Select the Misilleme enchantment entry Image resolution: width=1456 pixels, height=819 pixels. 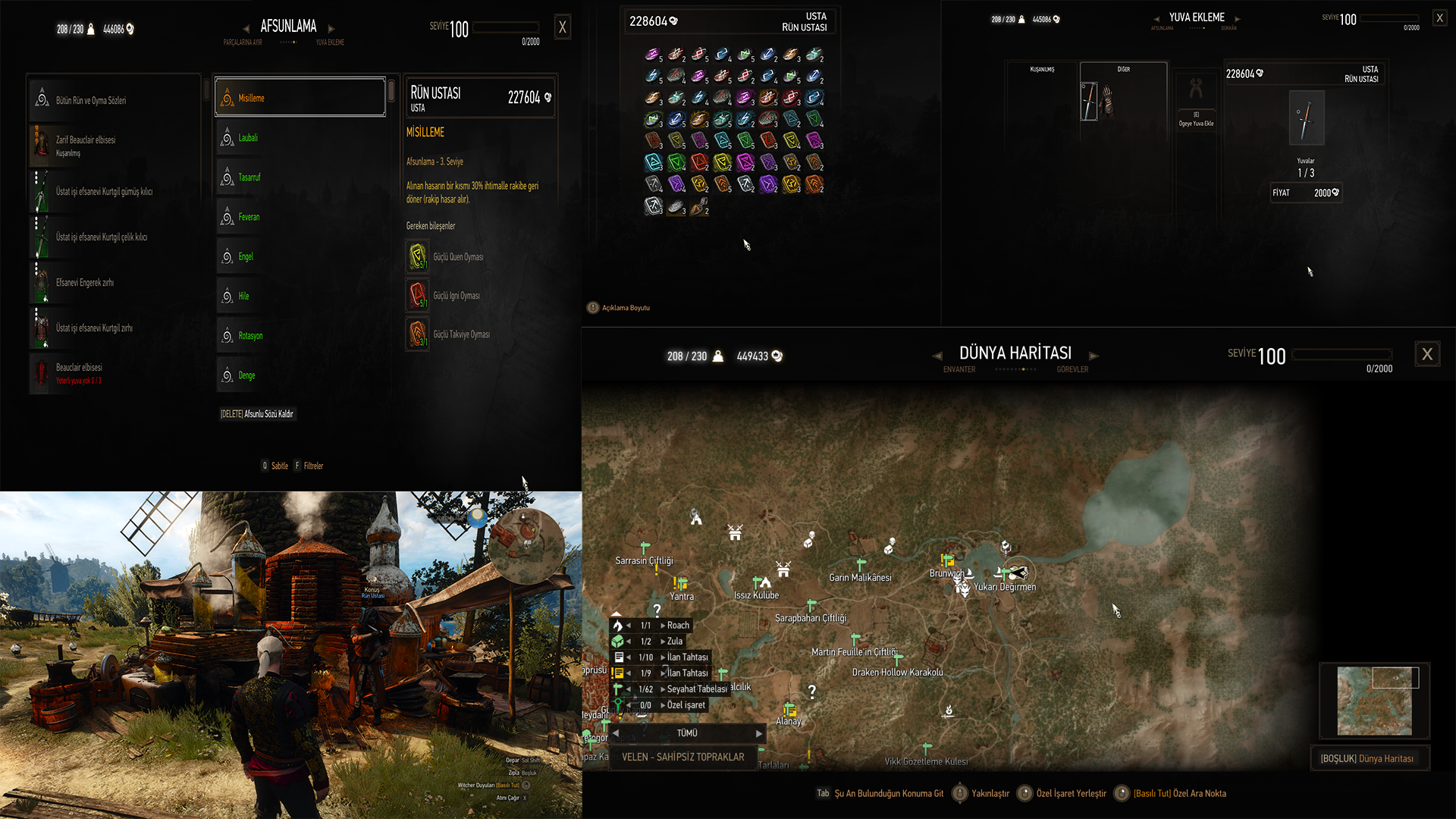tap(300, 98)
